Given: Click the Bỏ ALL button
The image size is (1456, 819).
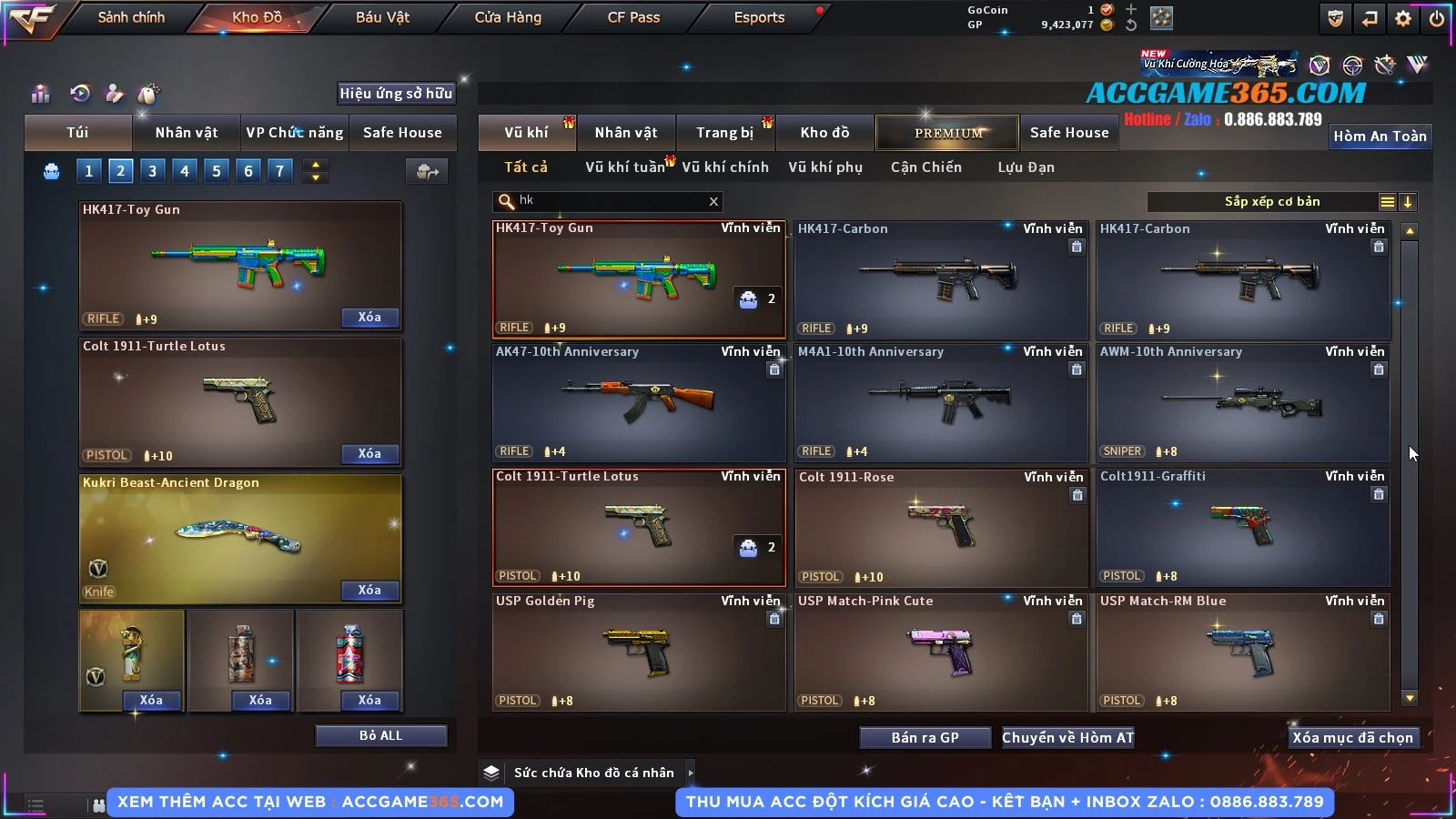Looking at the screenshot, I should coord(380,735).
